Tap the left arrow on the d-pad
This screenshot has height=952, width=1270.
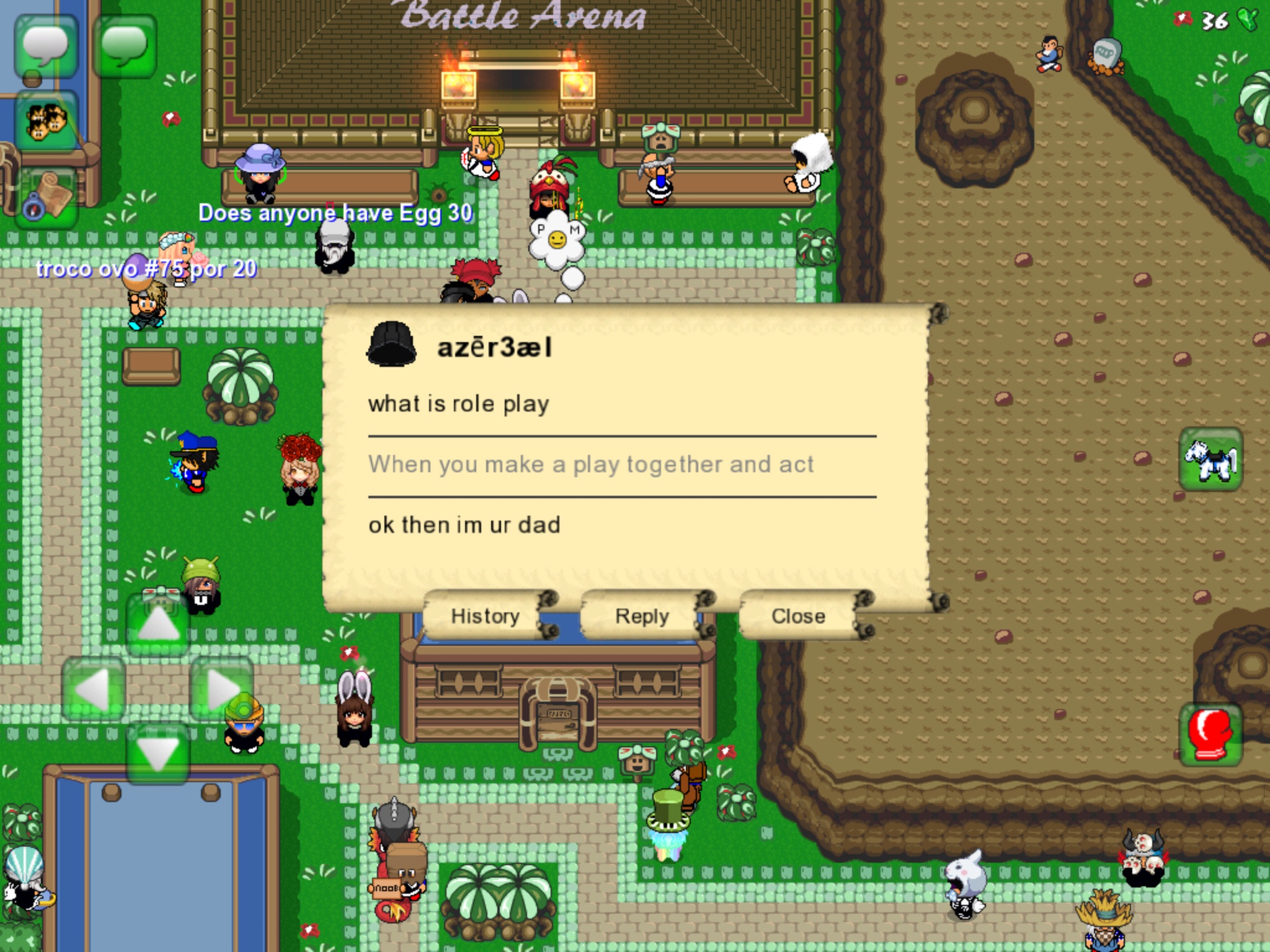pos(94,689)
